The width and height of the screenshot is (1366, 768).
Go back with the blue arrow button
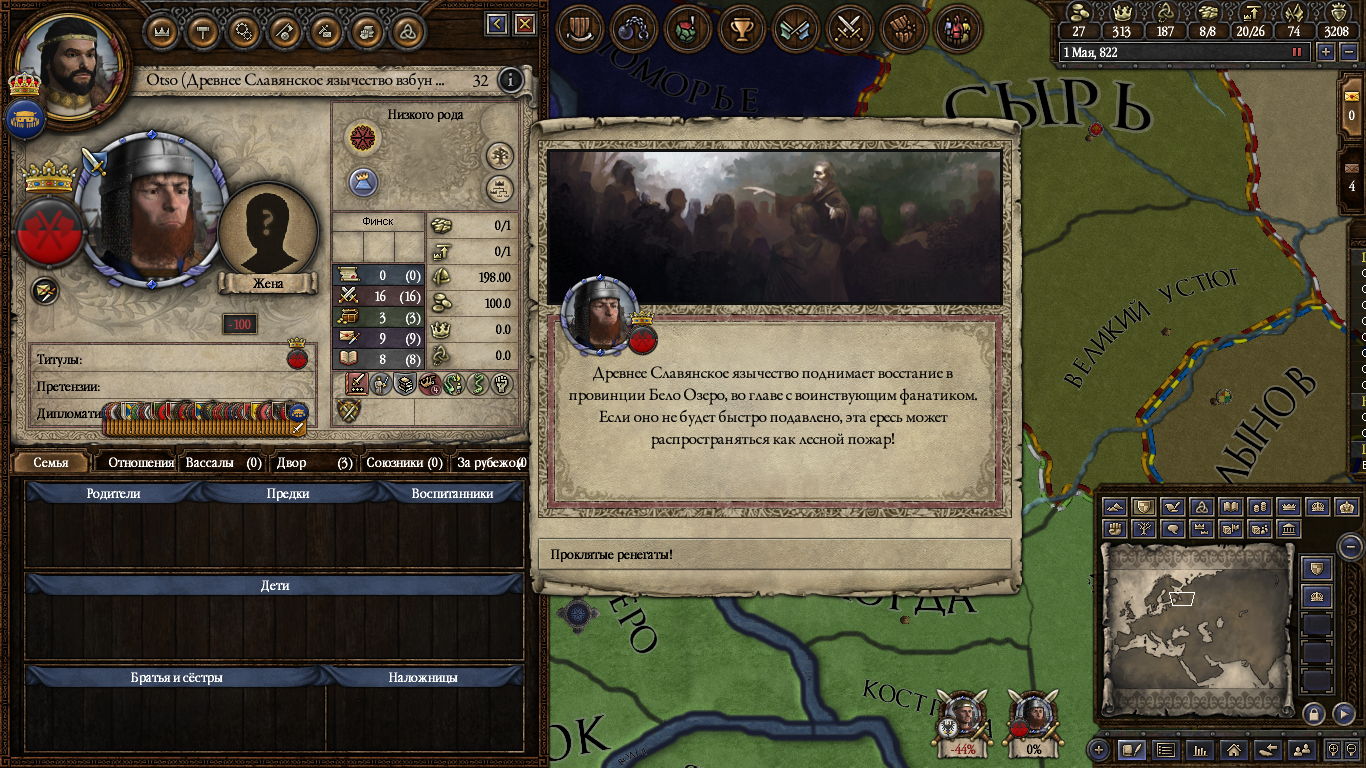pyautogui.click(x=497, y=24)
